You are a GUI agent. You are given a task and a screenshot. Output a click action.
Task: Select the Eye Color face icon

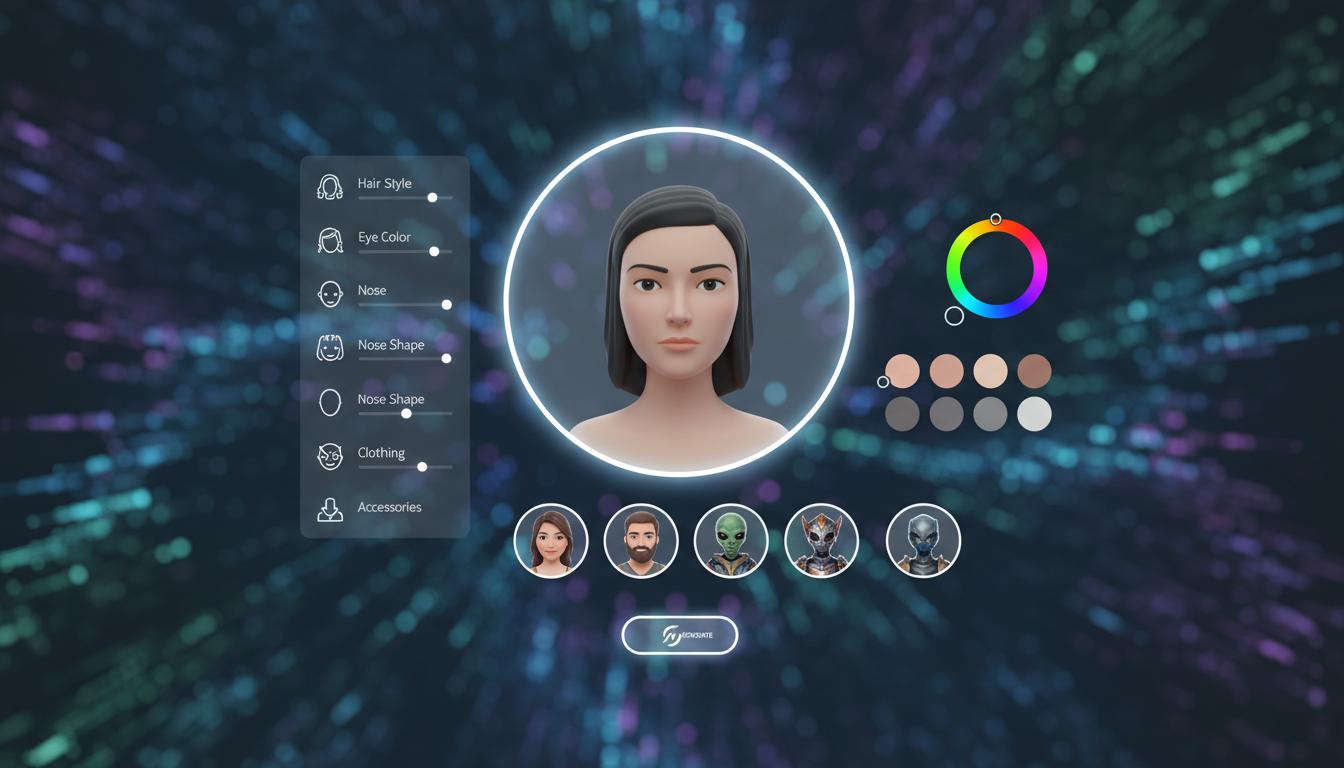(330, 240)
